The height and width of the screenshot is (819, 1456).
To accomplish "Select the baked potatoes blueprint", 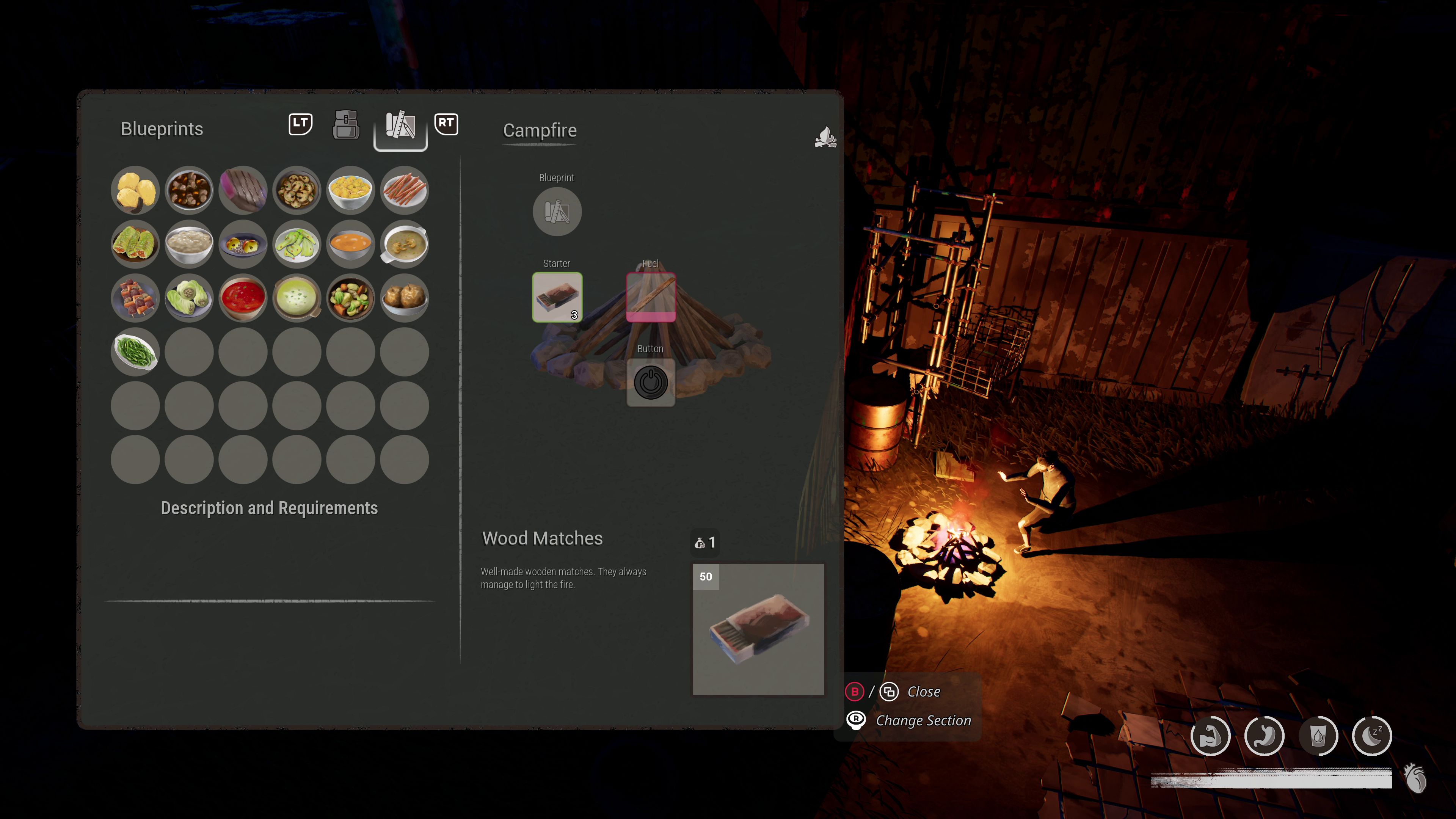I will click(135, 190).
